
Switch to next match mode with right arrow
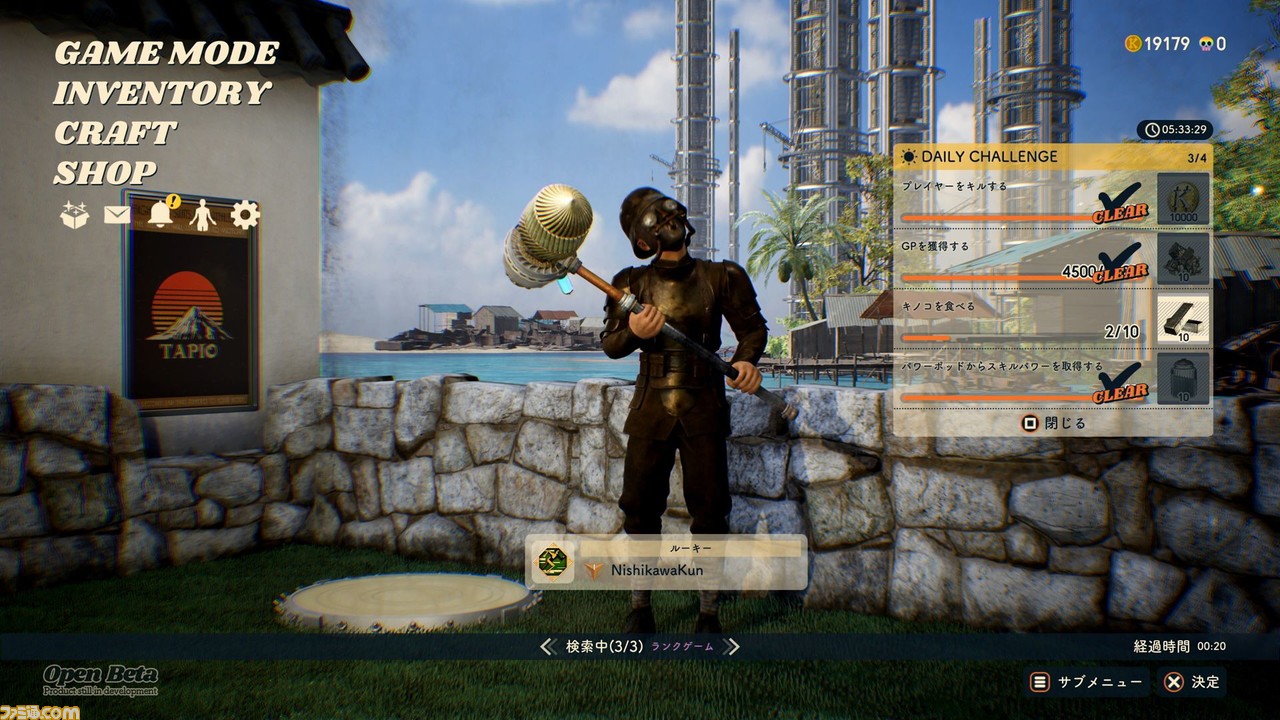[x=732, y=647]
